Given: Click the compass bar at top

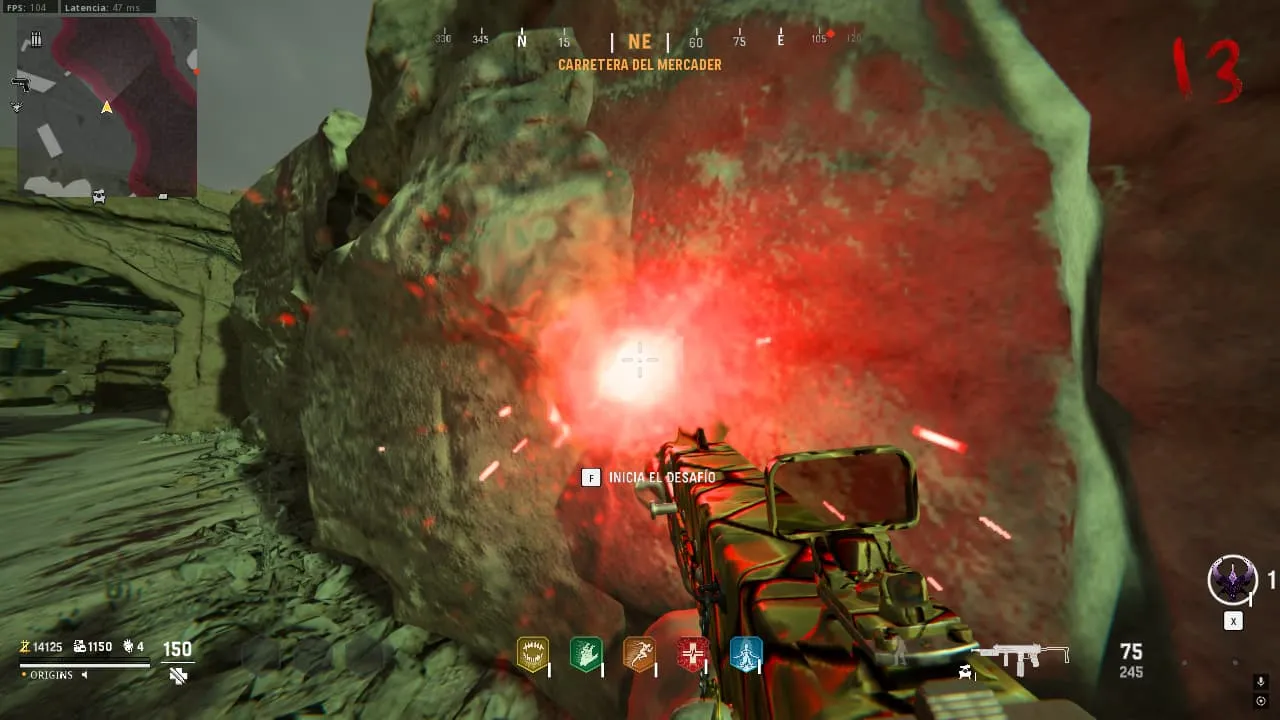Looking at the screenshot, I should 640,42.
